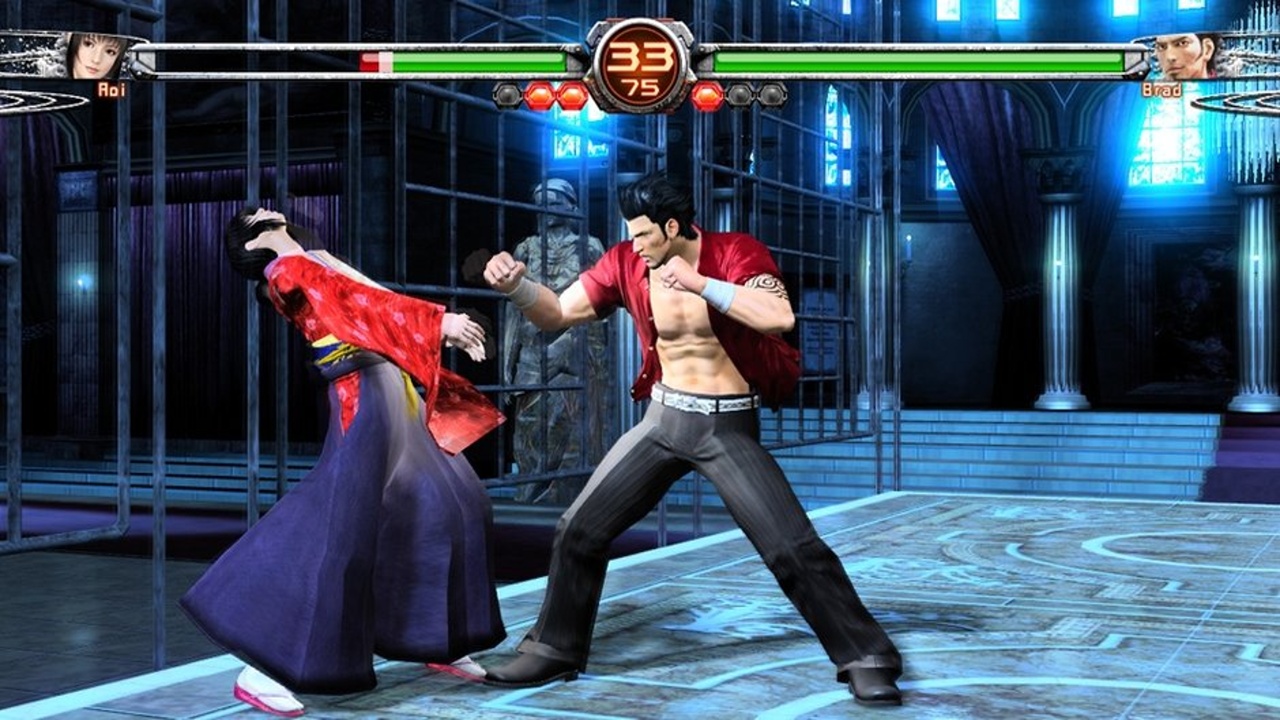
Task: Click the 75 time-limit number under the timer
Action: tap(640, 85)
